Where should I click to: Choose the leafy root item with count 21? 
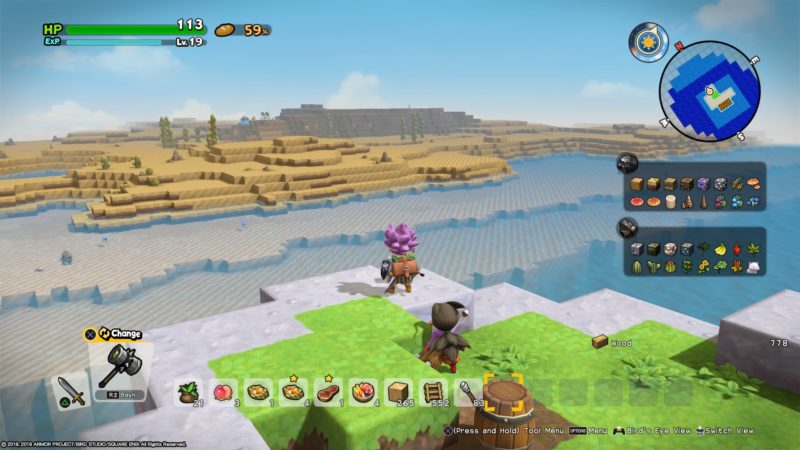tap(187, 392)
